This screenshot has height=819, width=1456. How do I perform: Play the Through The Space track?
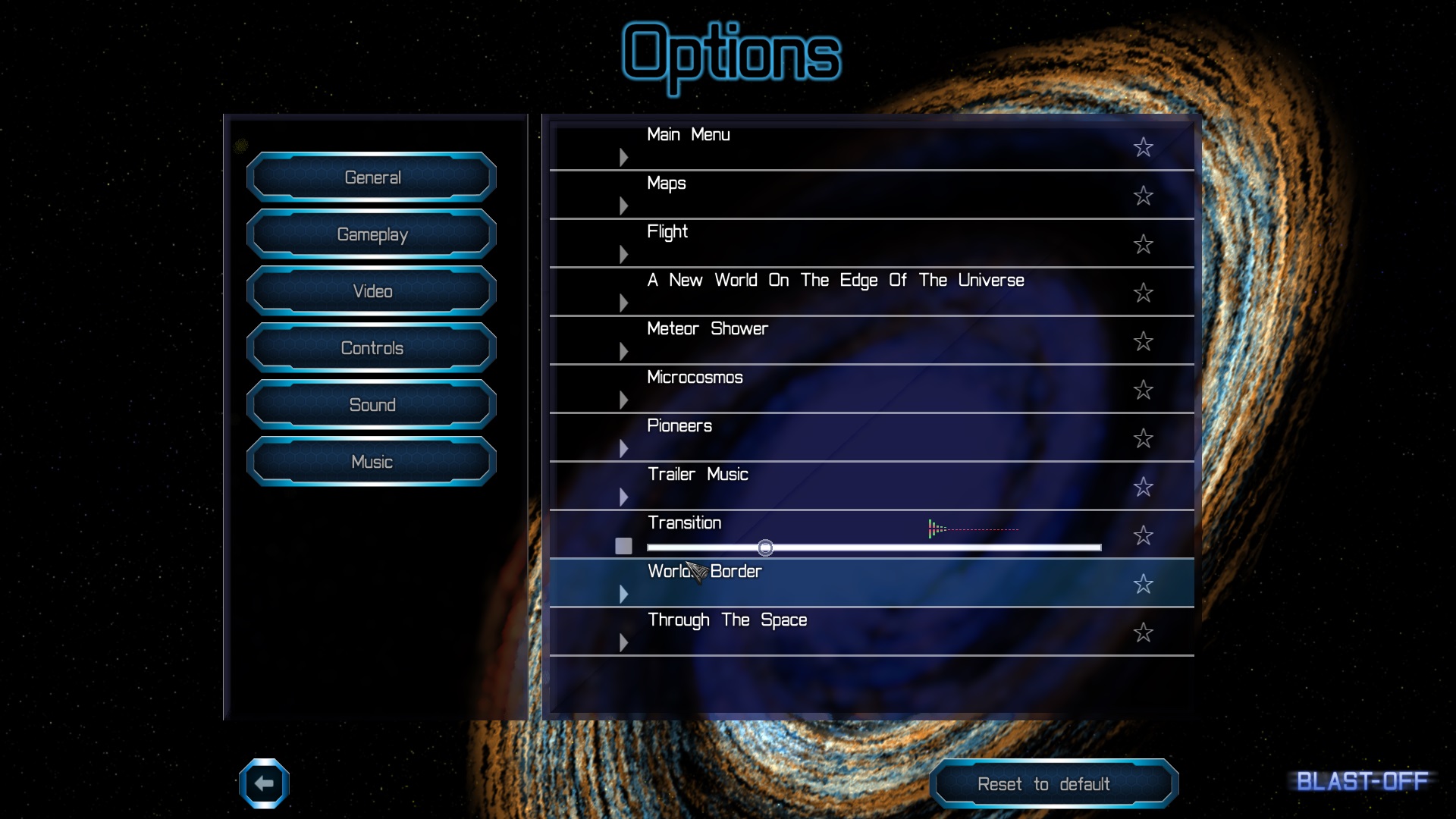pos(623,642)
